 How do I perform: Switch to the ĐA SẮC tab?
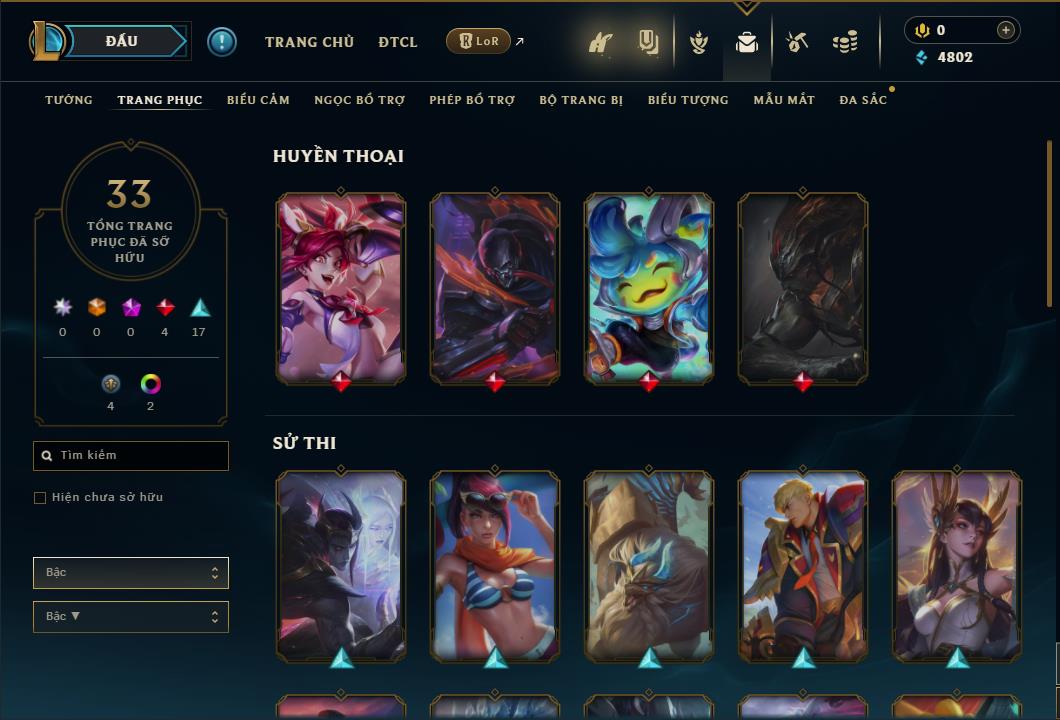tap(863, 100)
